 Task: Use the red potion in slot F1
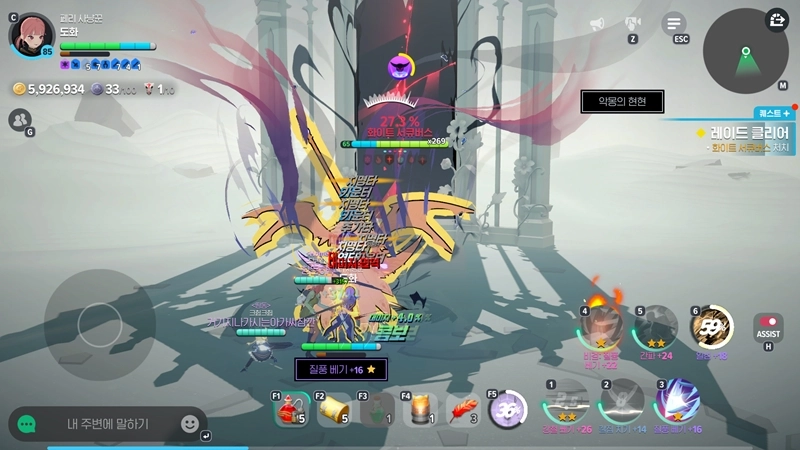coord(290,409)
